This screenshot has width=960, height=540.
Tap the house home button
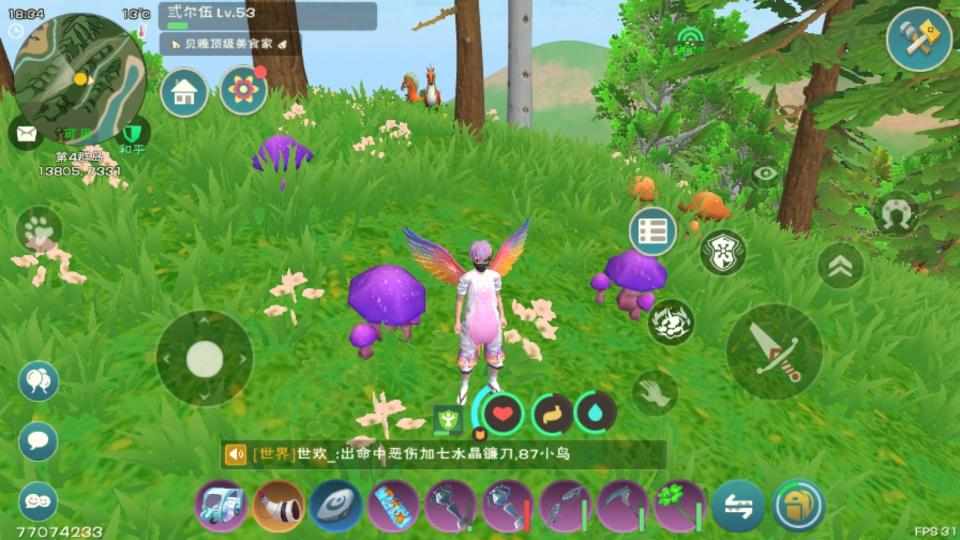tap(184, 93)
